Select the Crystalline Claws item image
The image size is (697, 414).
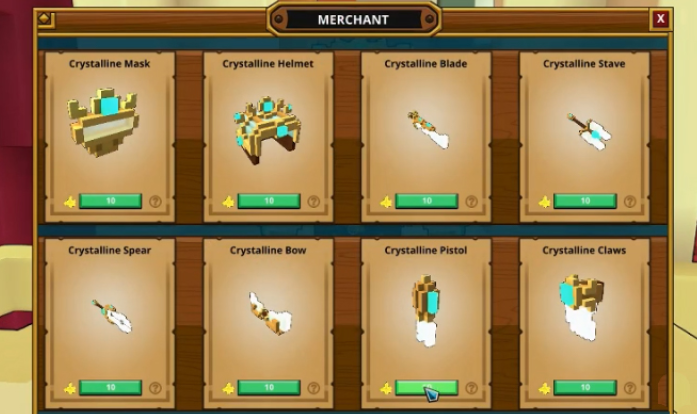pyautogui.click(x=583, y=305)
